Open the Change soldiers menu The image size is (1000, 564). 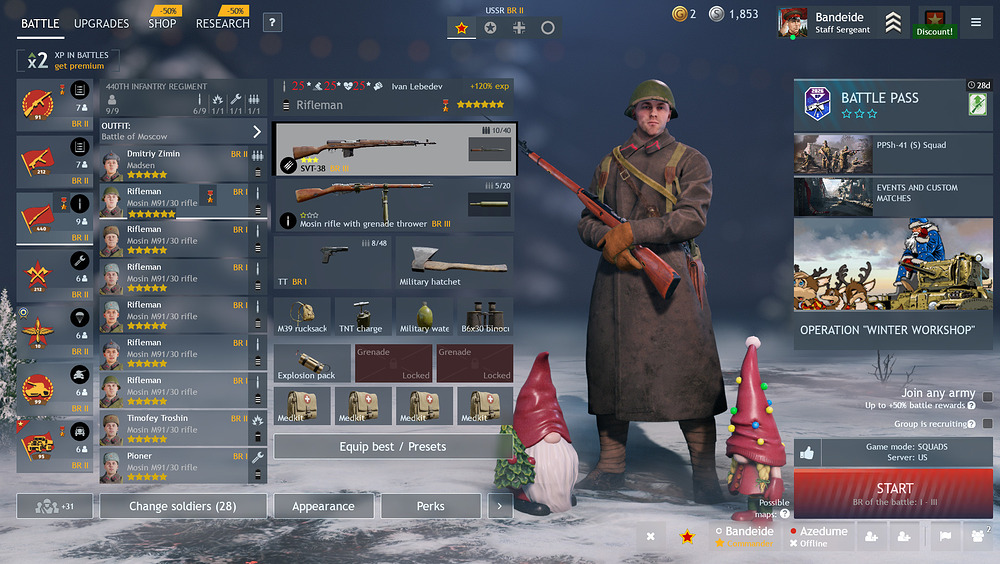[x=182, y=506]
